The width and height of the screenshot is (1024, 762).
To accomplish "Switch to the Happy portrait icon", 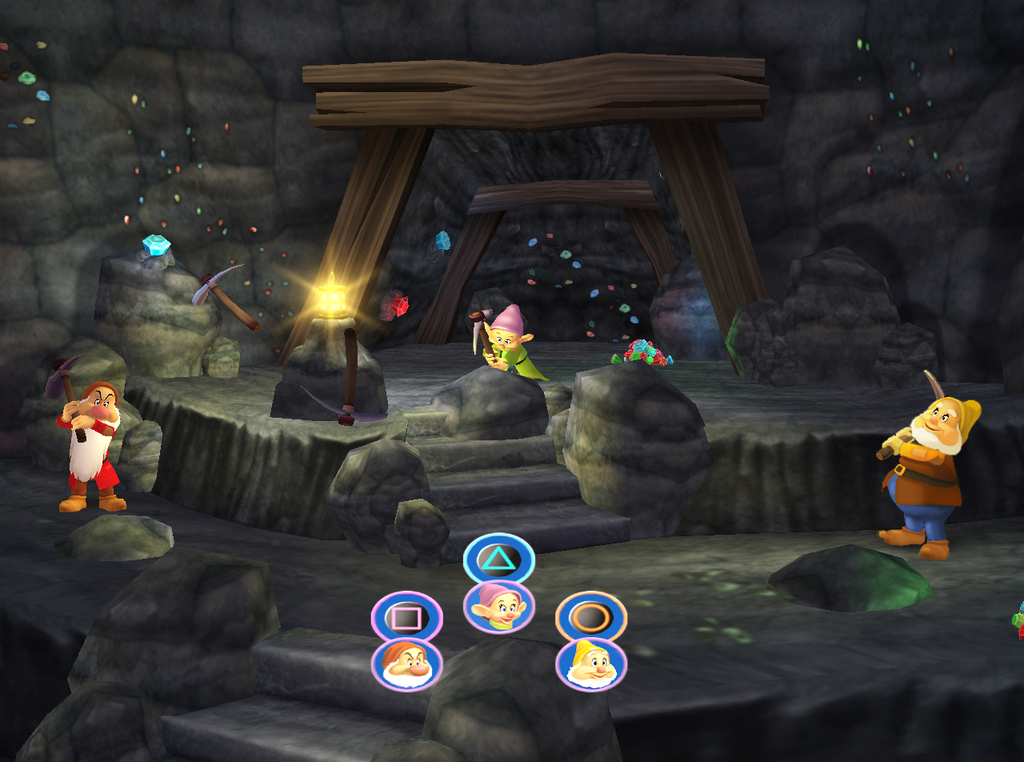I will click(591, 664).
